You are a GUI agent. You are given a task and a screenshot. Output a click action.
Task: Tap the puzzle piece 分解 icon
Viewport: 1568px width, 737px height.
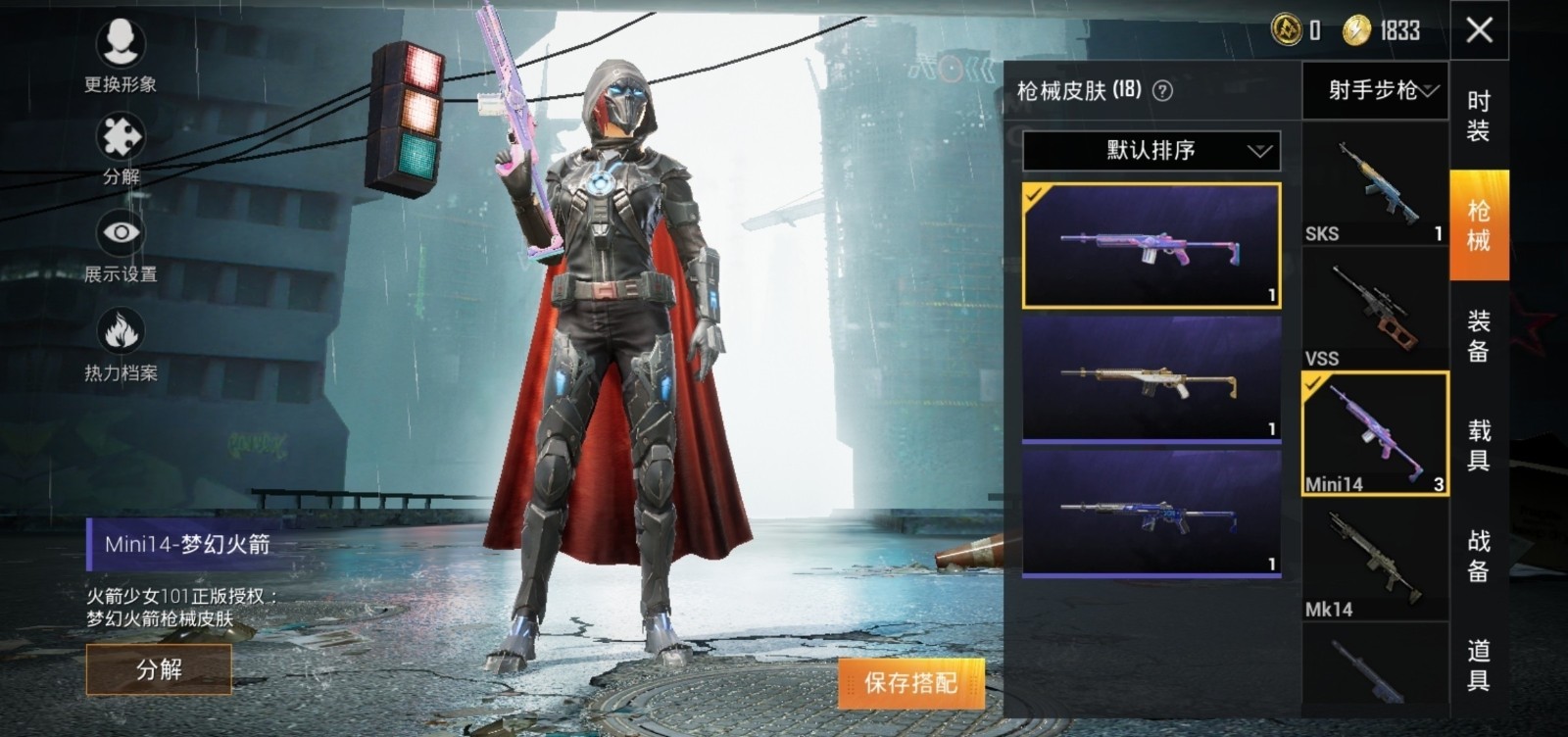click(x=121, y=149)
